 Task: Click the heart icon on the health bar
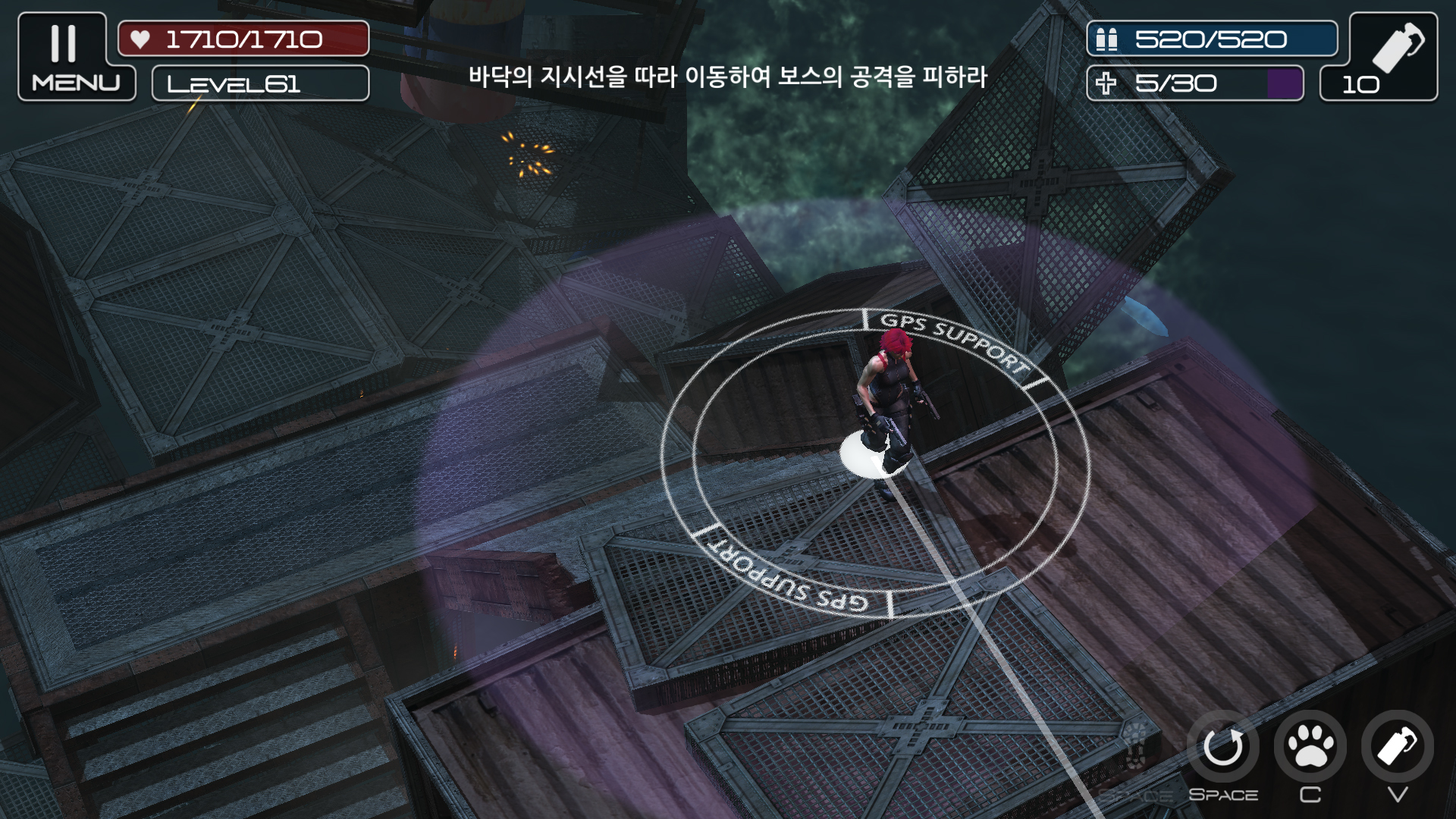click(x=140, y=37)
